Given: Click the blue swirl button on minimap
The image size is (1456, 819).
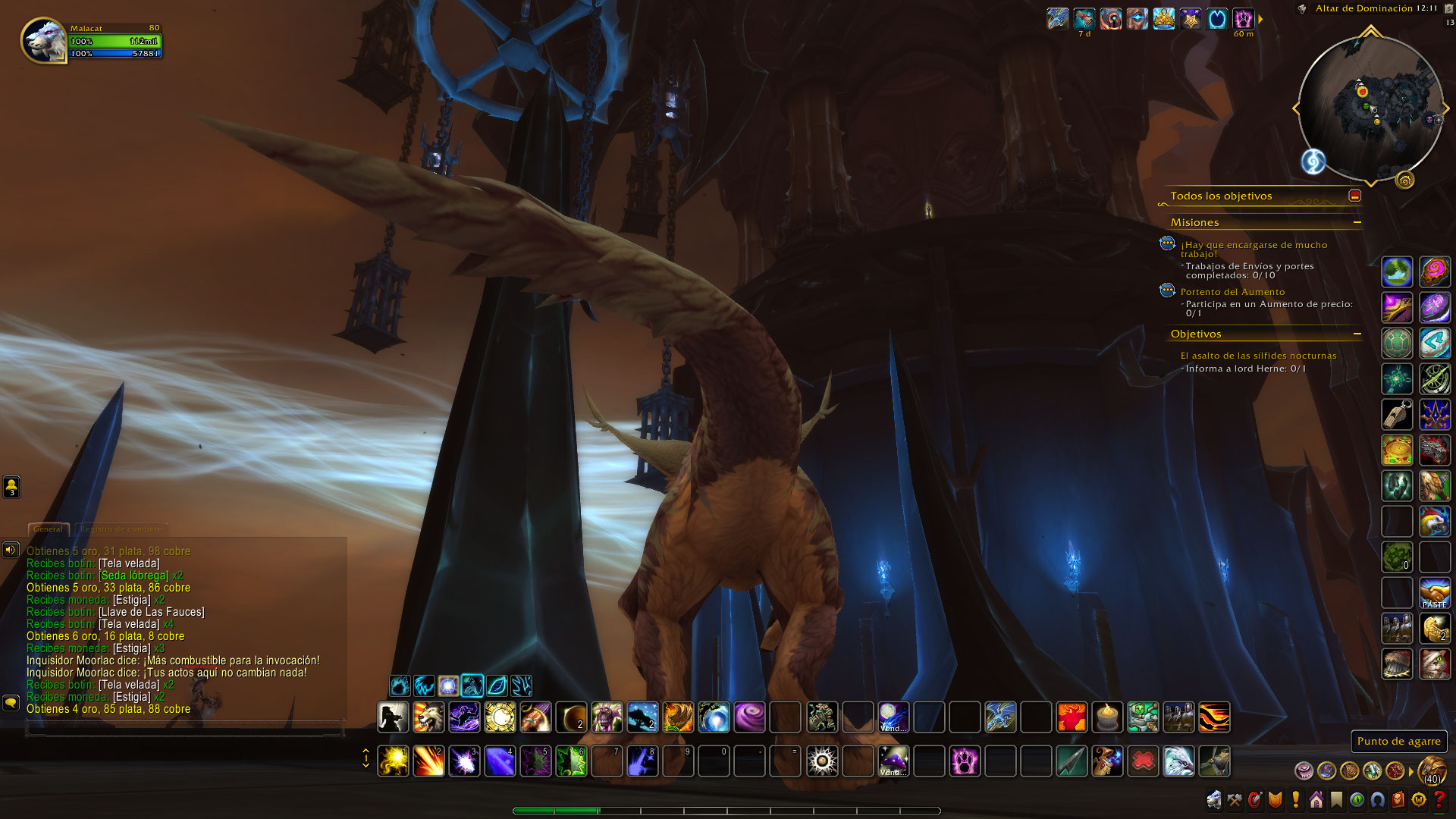Looking at the screenshot, I should coord(1313,162).
